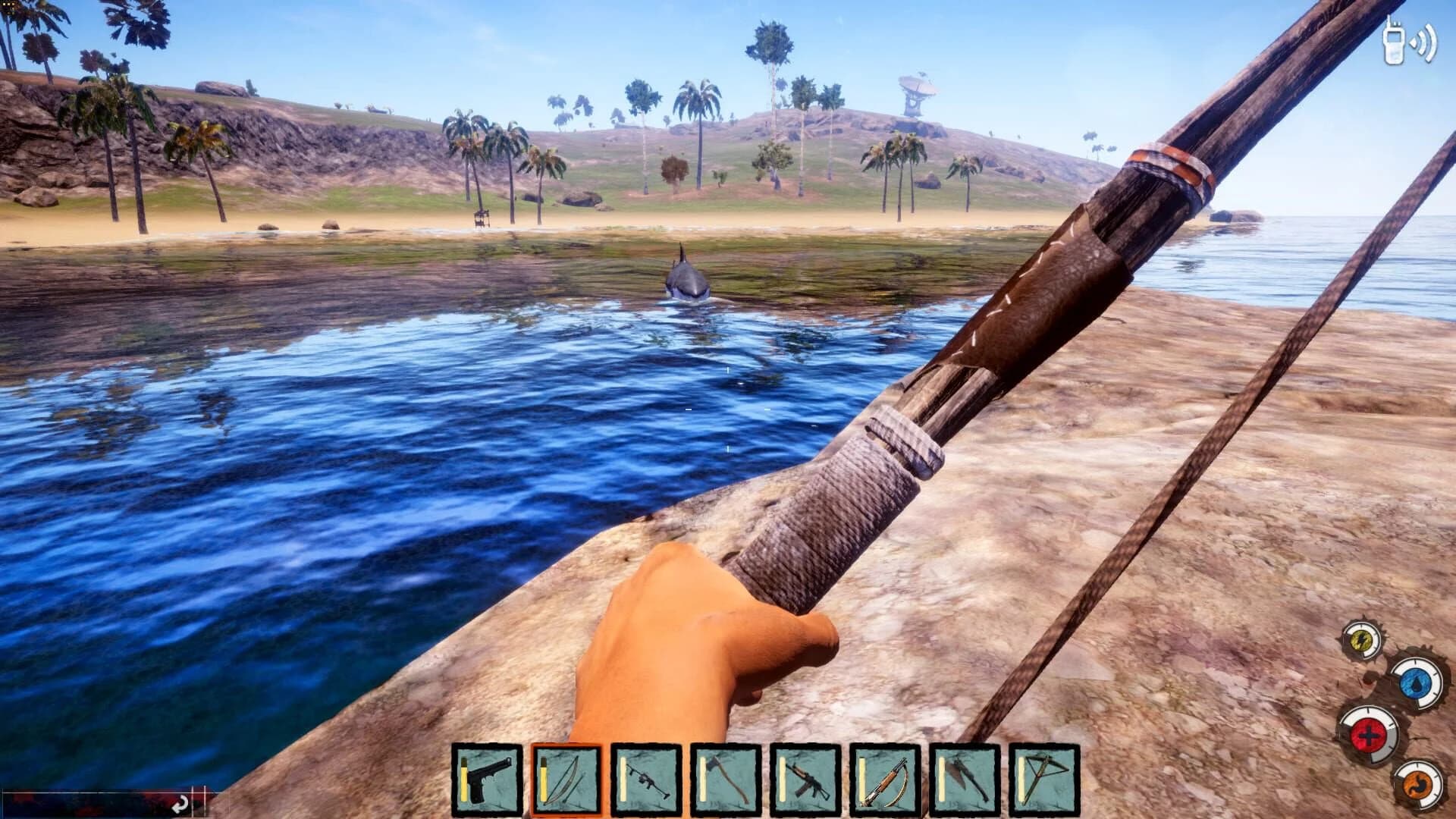The image size is (1456, 819).
Task: Click the blue thirst gauge
Action: [x=1416, y=683]
